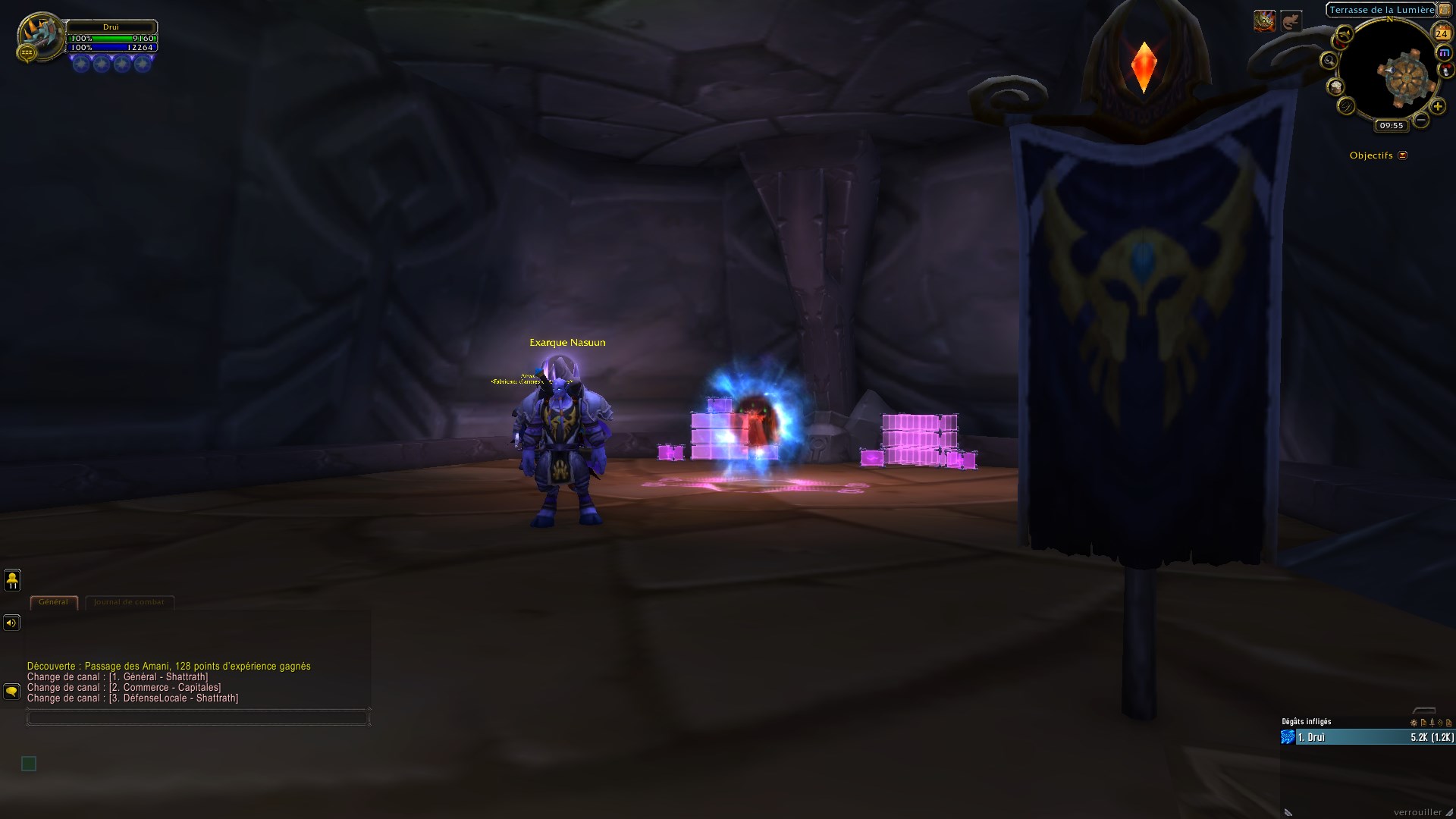The height and width of the screenshot is (819, 1456).
Task: Open the report document menu on damage meter
Action: click(1423, 723)
